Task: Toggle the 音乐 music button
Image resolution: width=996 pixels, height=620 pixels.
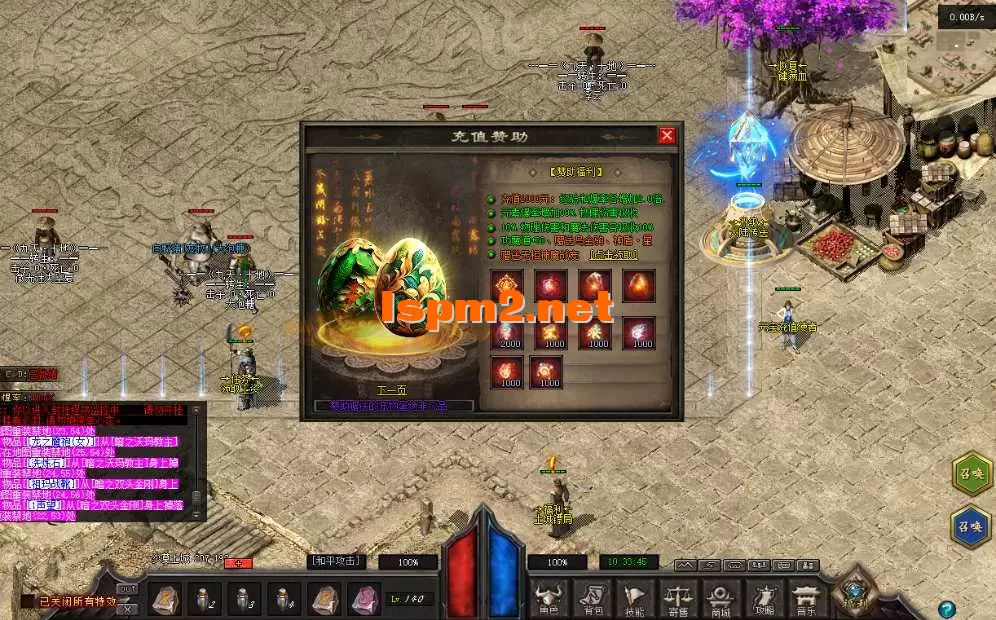Action: tap(805, 596)
